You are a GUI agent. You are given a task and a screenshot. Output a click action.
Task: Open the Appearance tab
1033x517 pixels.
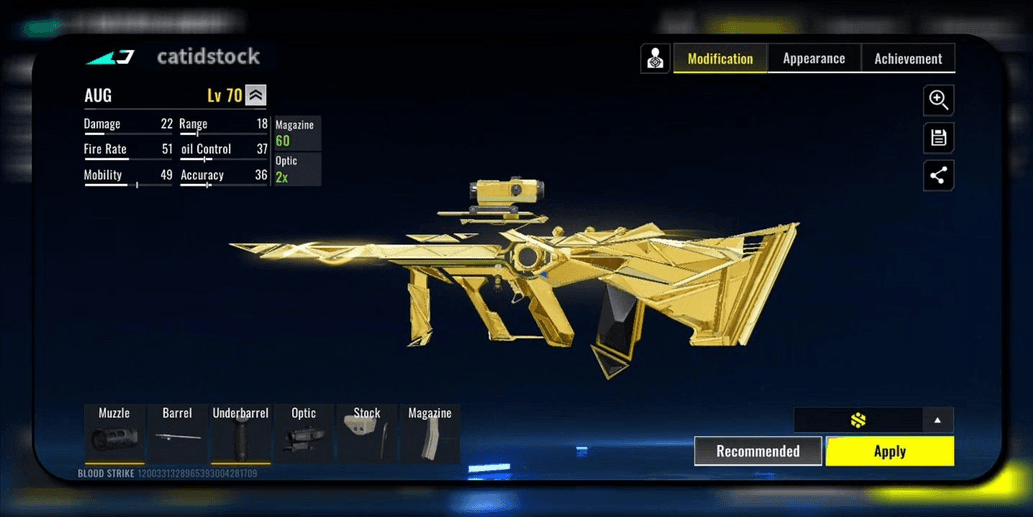(x=813, y=59)
